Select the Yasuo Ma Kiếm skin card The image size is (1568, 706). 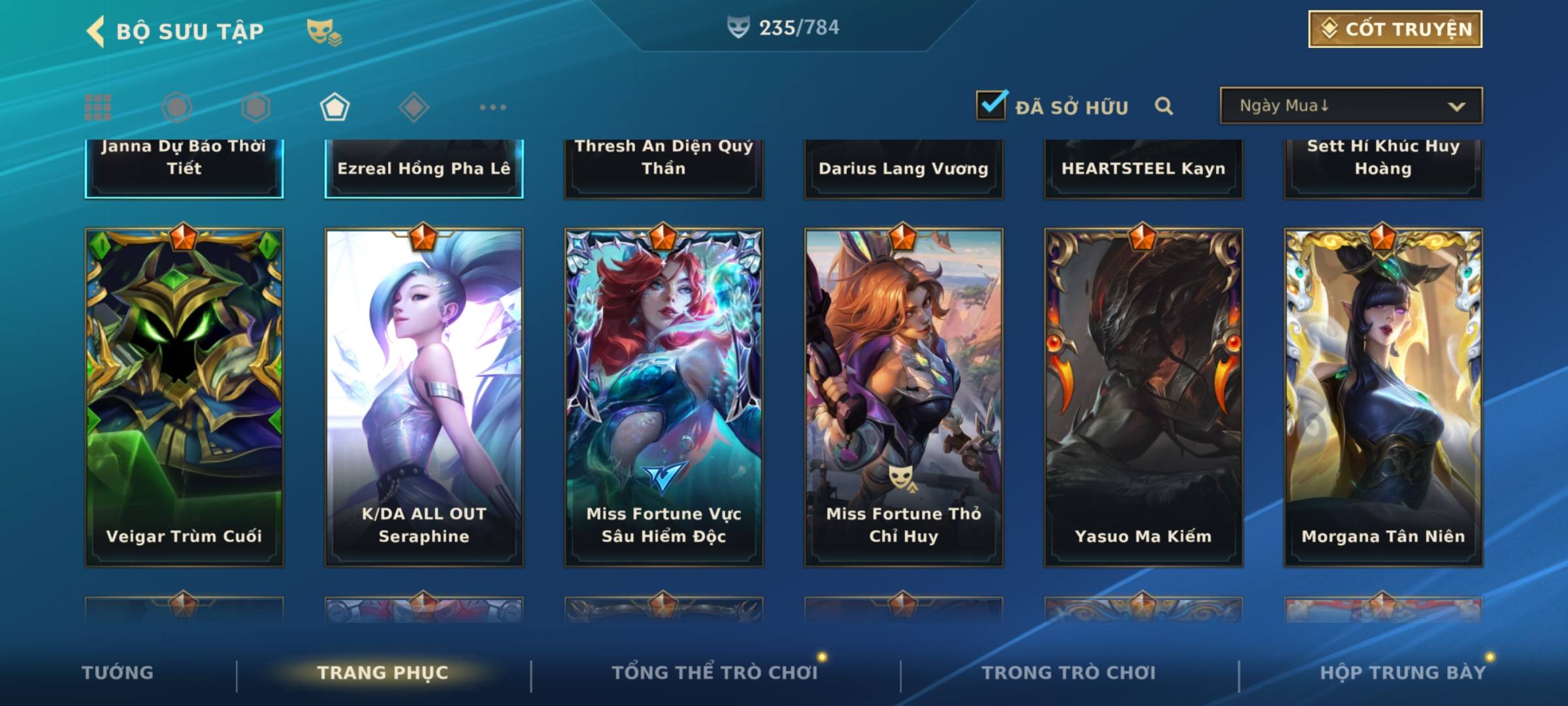click(1143, 397)
